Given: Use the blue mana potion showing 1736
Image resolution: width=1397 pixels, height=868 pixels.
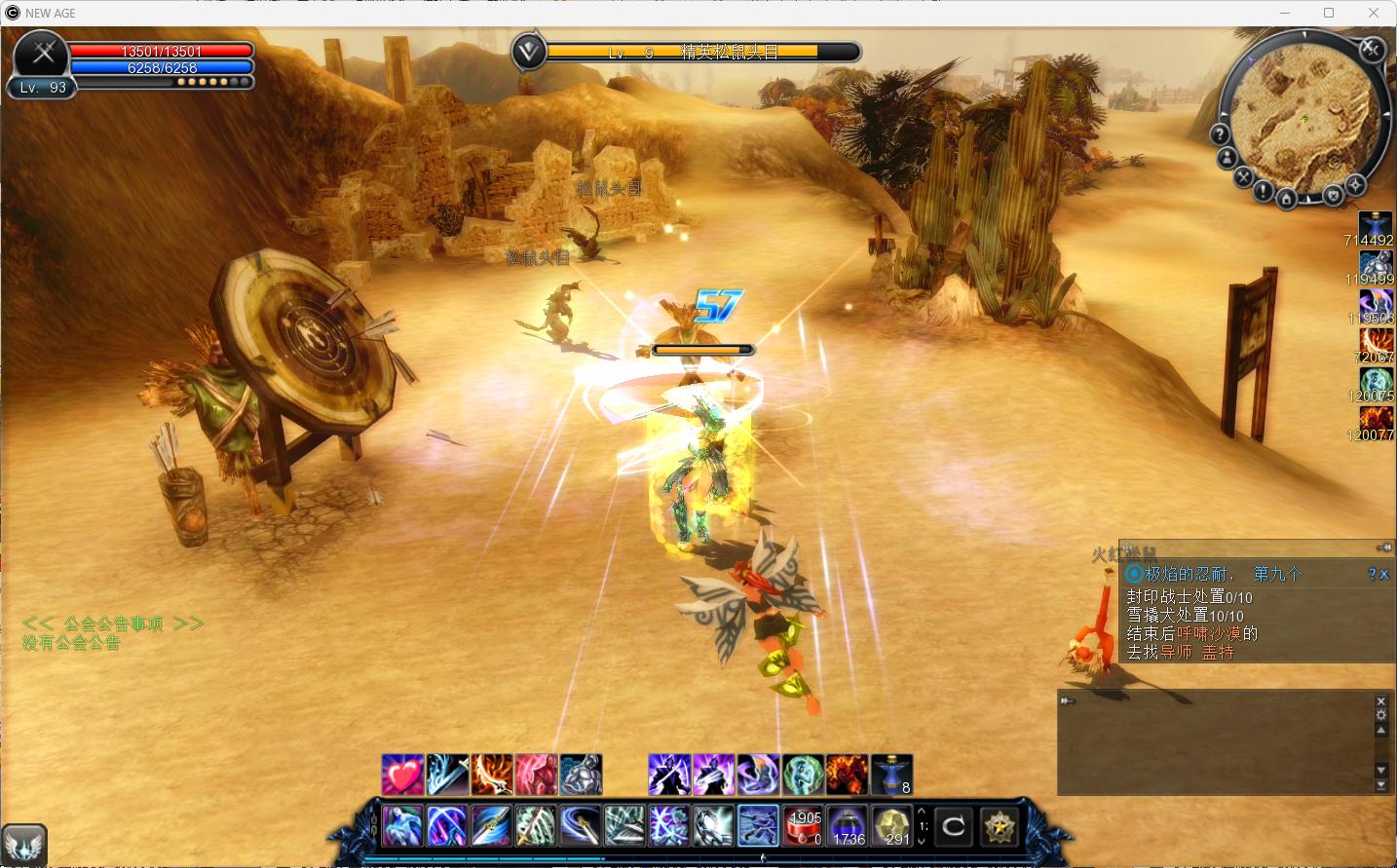Looking at the screenshot, I should (848, 826).
